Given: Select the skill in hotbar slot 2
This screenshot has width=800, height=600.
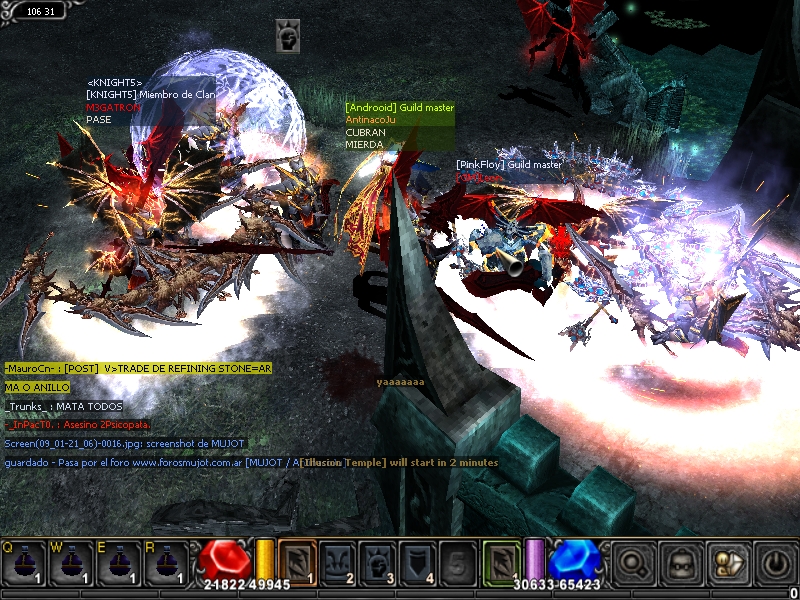Looking at the screenshot, I should pos(337,562).
